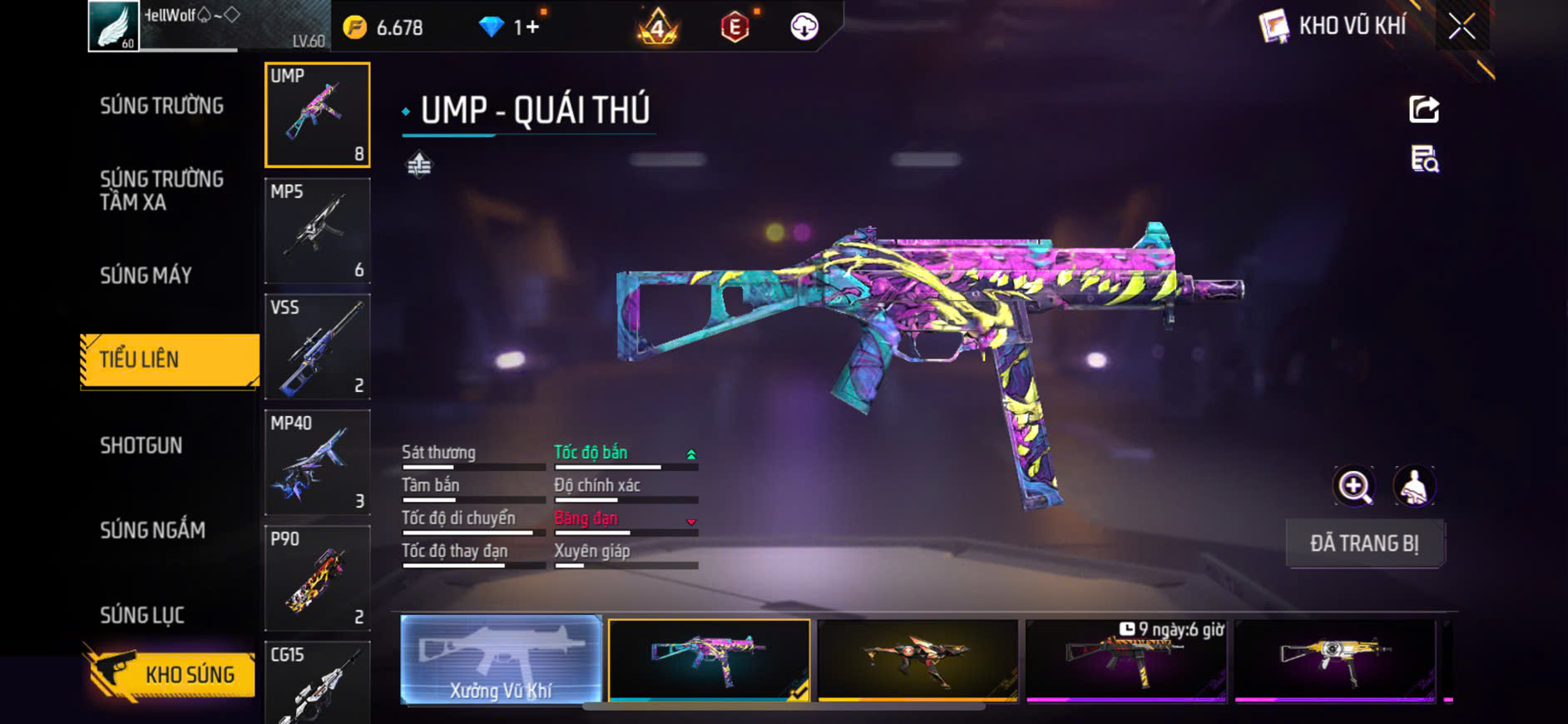Switch to Súng Ngắm category
This screenshot has width=1568, height=724.
coord(152,530)
